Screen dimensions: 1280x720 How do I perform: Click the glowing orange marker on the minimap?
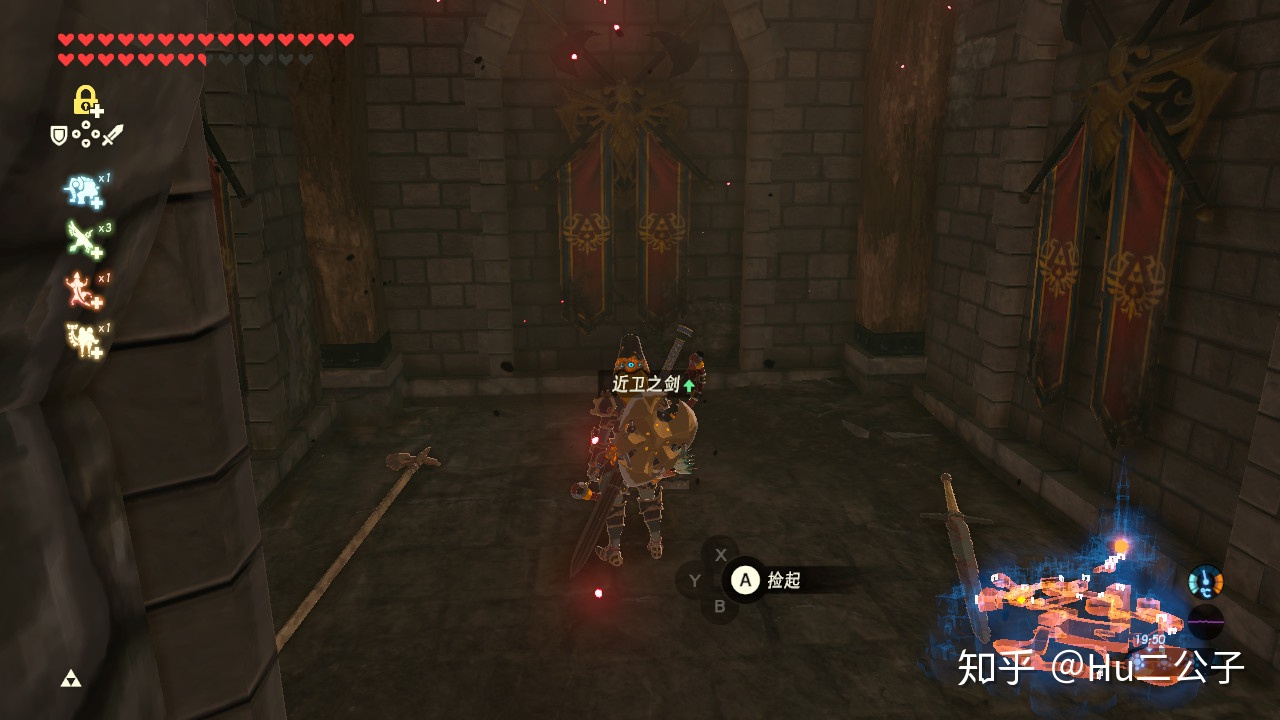click(1121, 546)
